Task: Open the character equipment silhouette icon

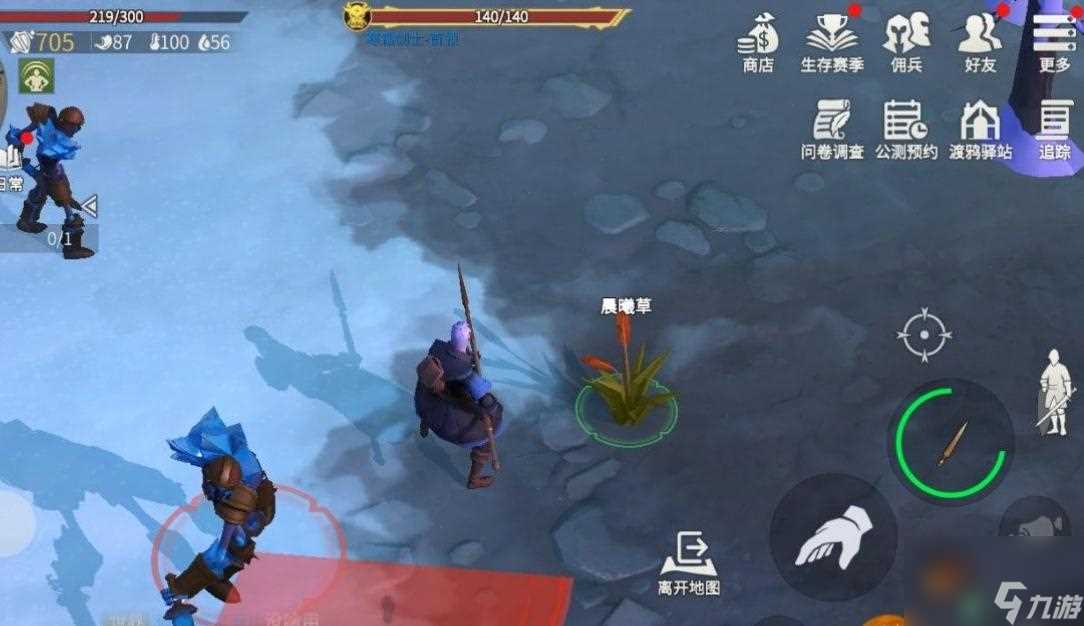Action: tap(1055, 391)
